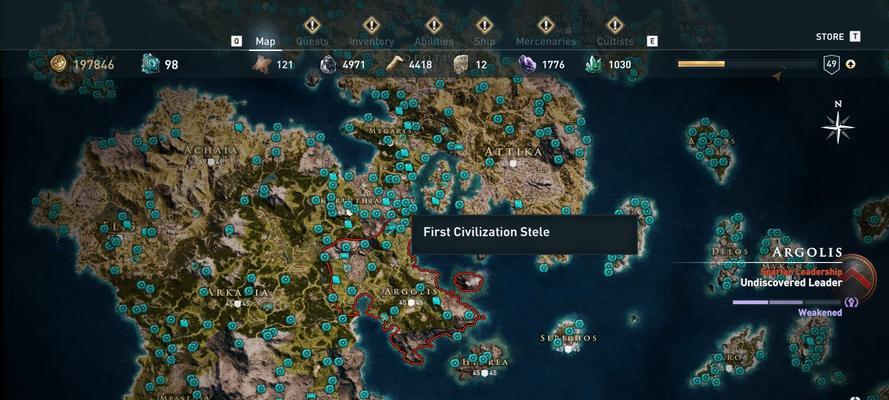Open the in-game Store
This screenshot has height=400, width=889.
tap(830, 37)
